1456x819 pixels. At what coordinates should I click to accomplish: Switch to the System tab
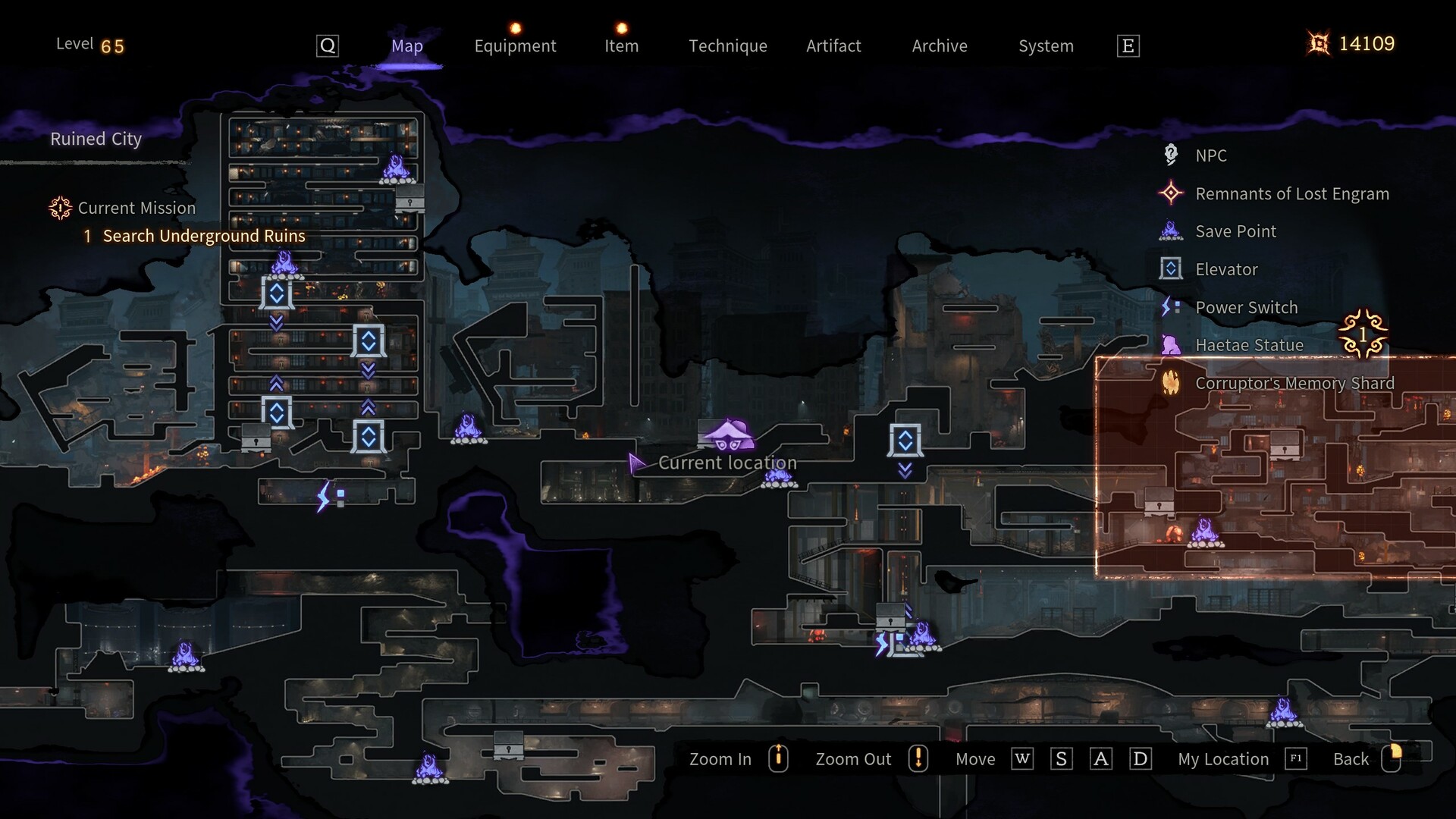tap(1046, 45)
